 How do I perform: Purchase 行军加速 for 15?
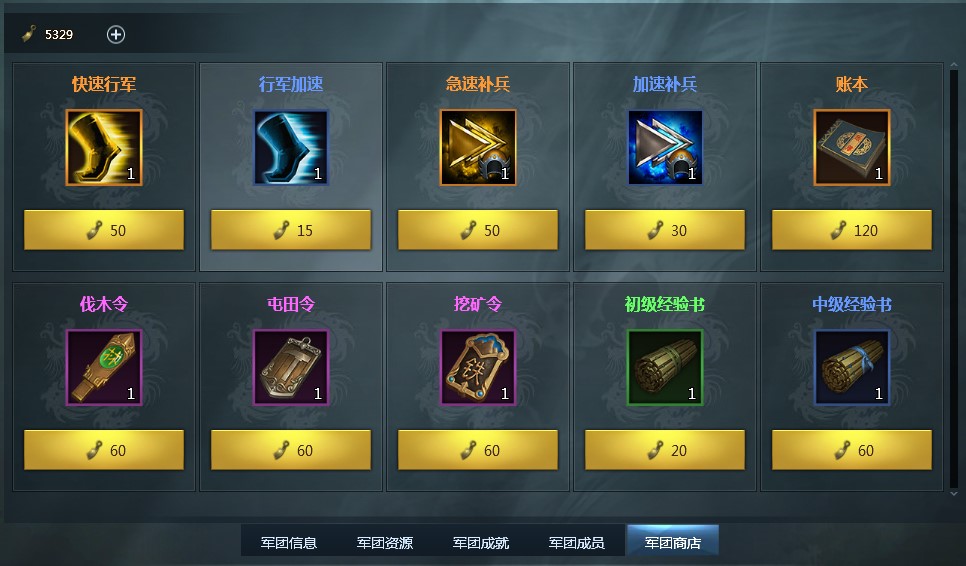pos(291,230)
